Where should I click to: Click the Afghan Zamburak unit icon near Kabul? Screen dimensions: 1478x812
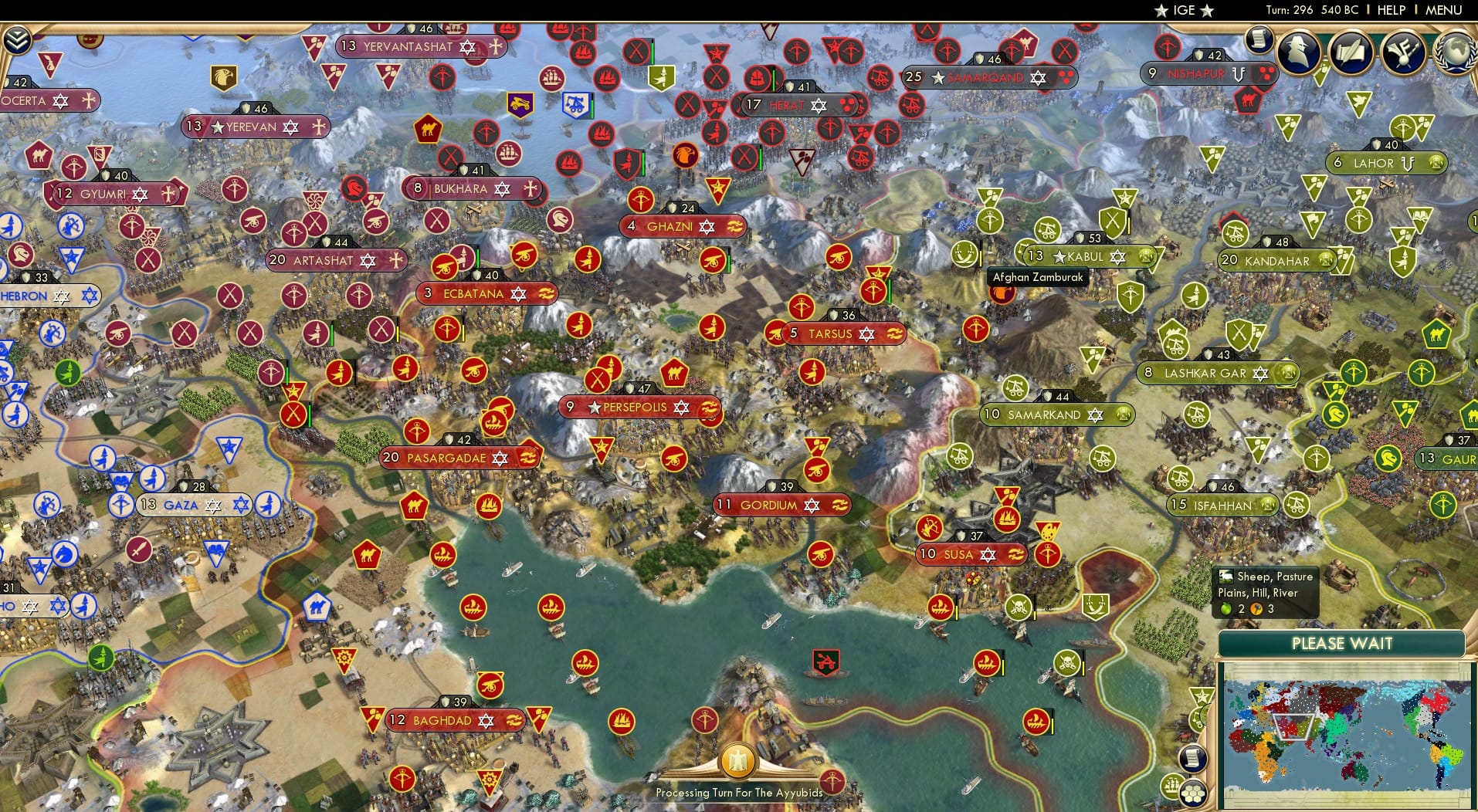tap(1002, 293)
